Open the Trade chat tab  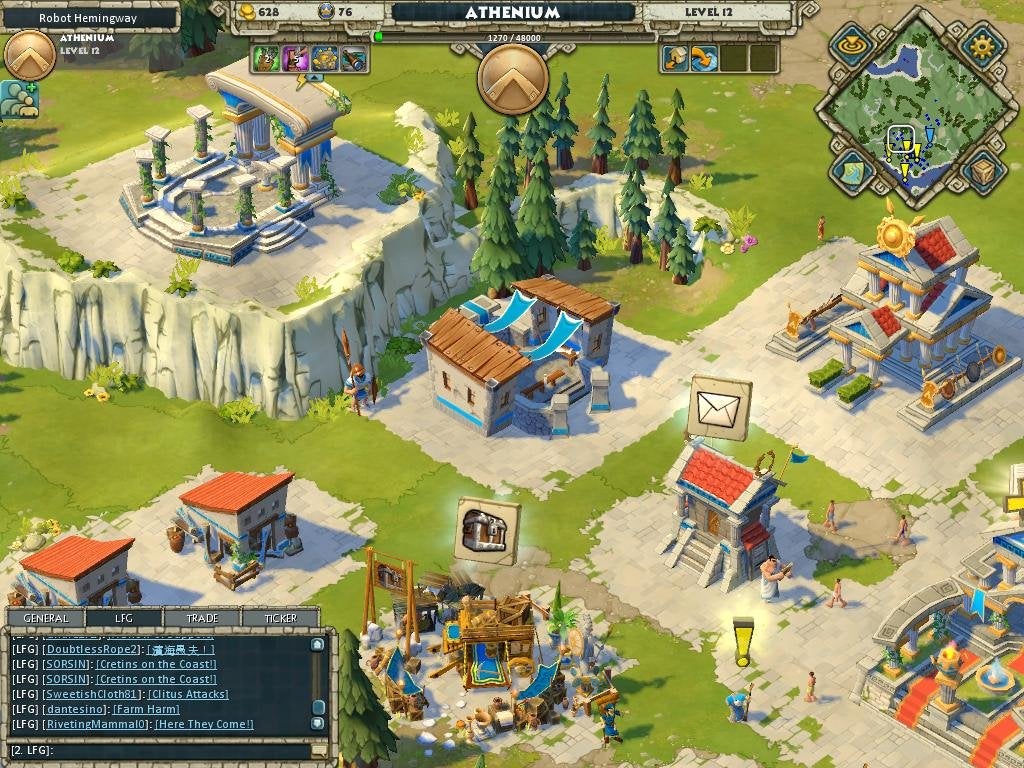pyautogui.click(x=201, y=618)
